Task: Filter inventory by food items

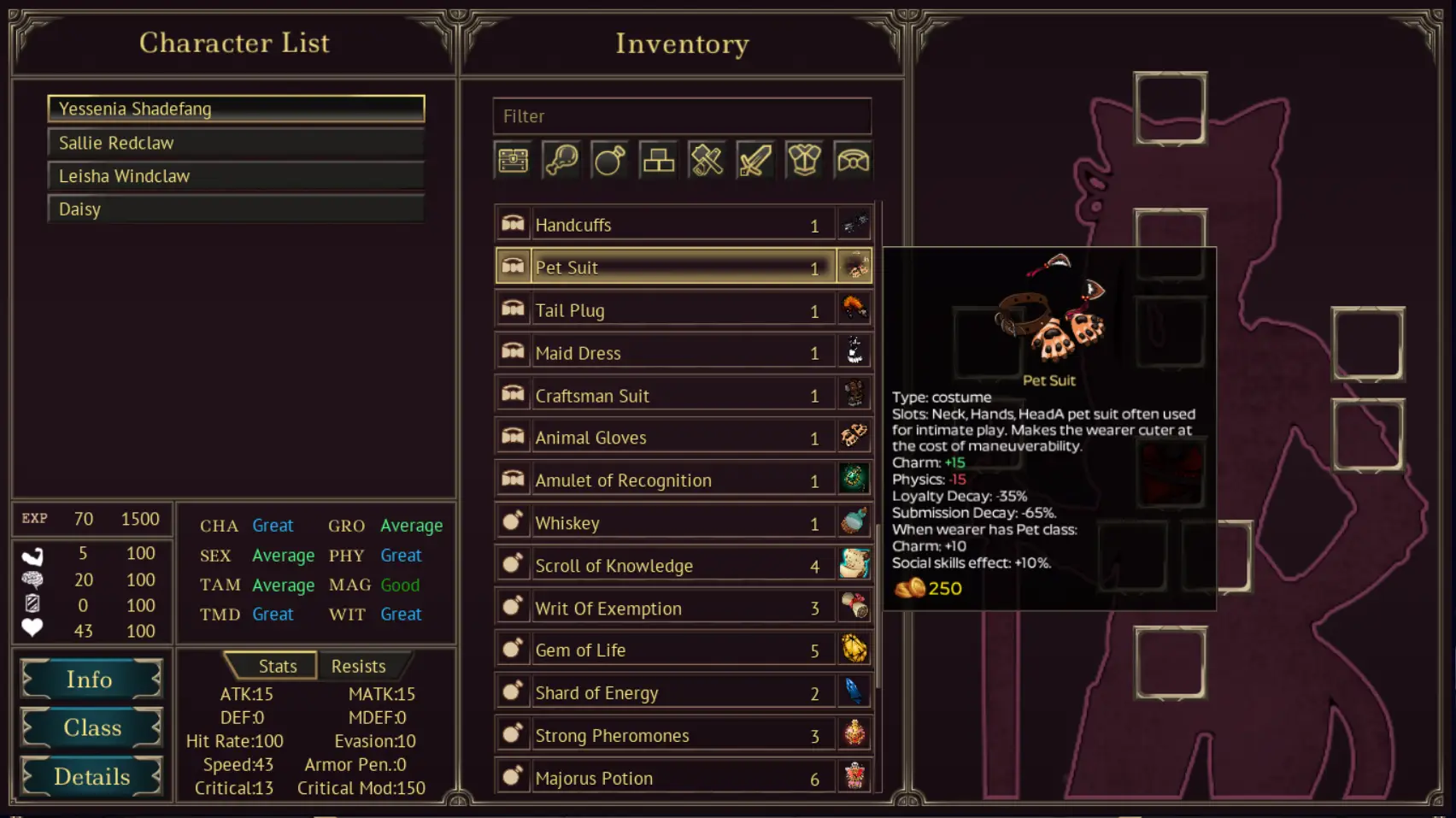Action: click(x=561, y=160)
